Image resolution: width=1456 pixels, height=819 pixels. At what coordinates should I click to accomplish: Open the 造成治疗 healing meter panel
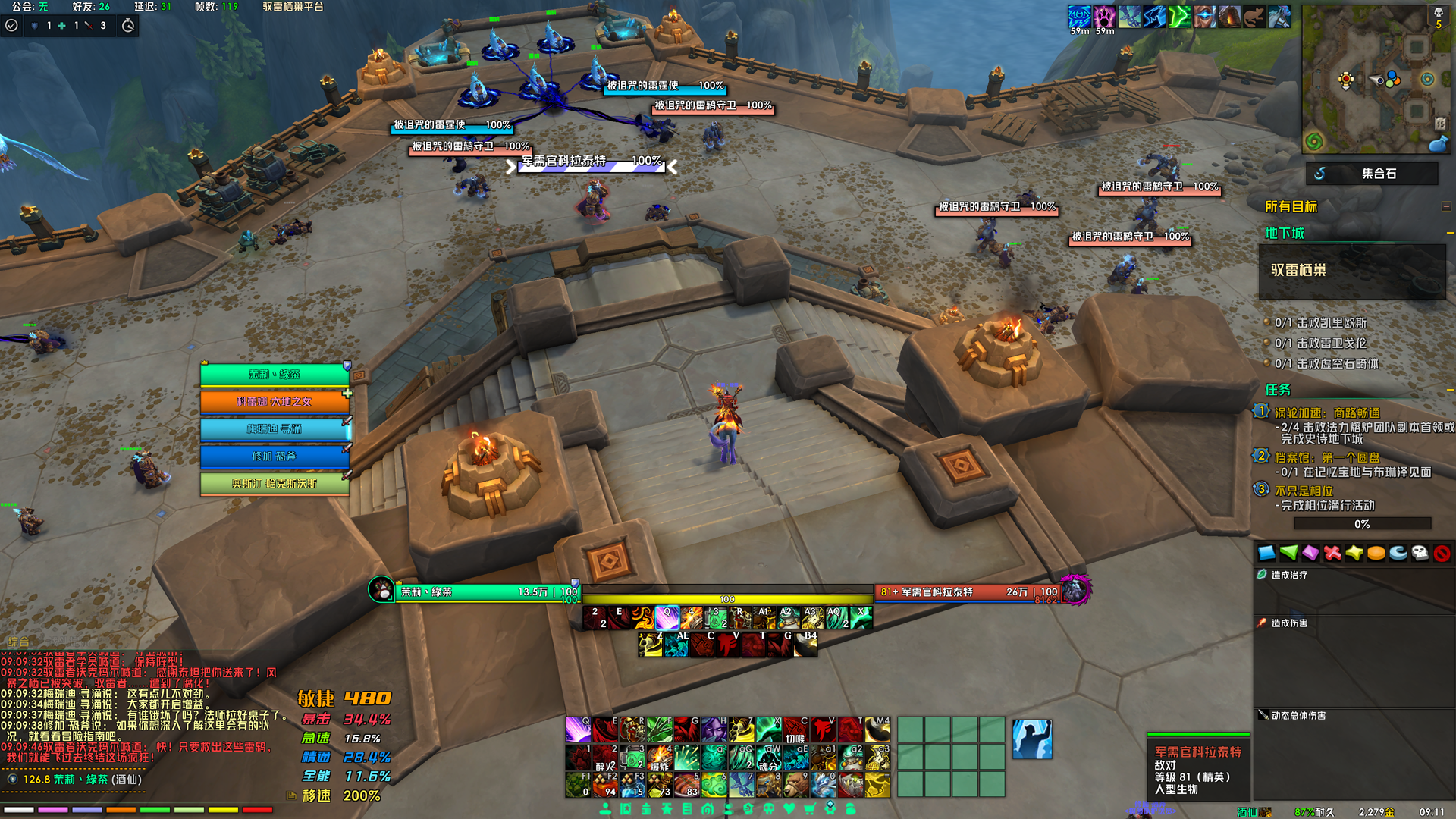(1289, 575)
